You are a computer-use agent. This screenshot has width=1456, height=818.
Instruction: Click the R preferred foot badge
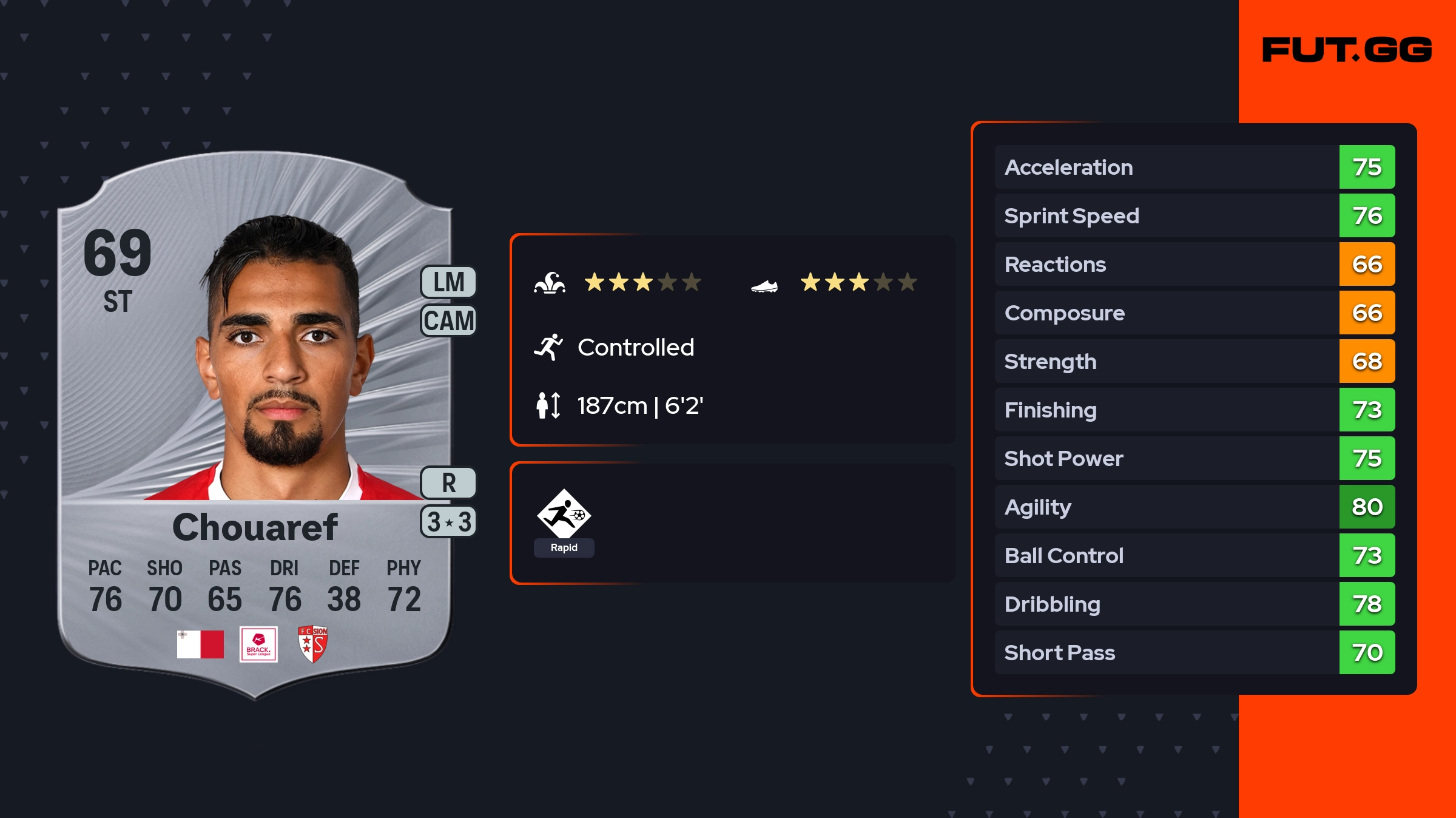(448, 483)
